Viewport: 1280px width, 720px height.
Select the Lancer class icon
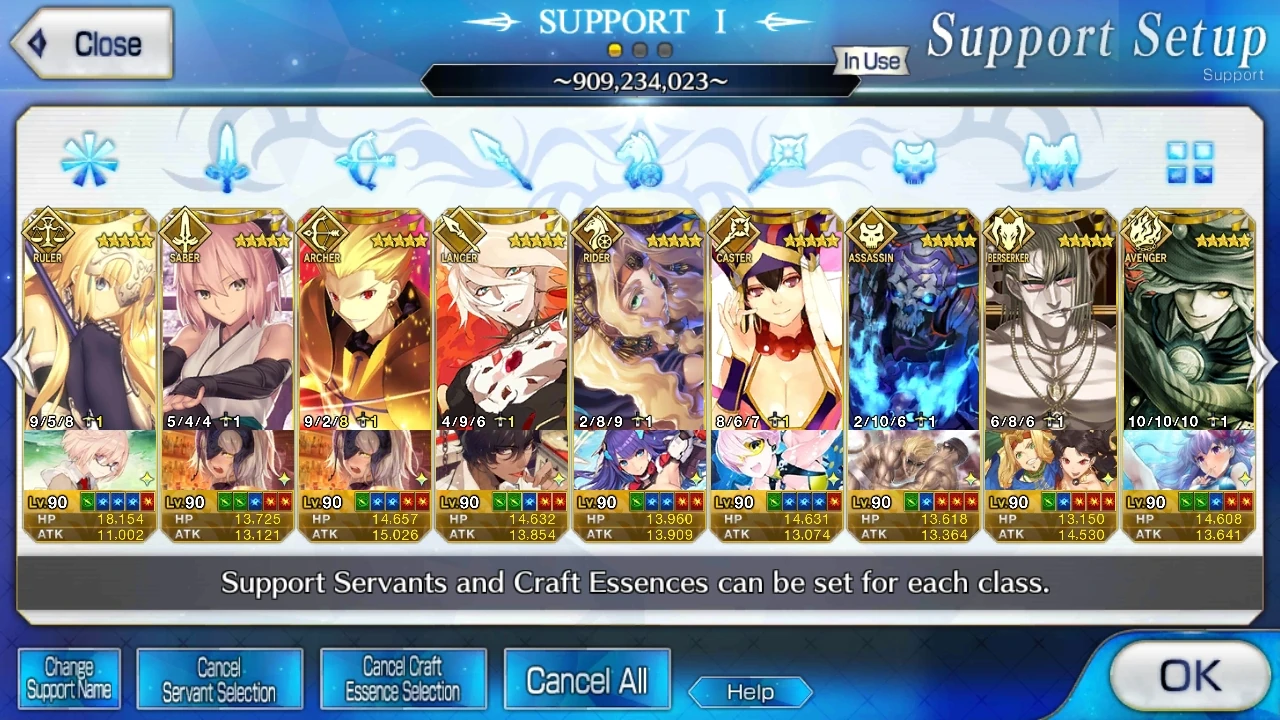(x=502, y=160)
